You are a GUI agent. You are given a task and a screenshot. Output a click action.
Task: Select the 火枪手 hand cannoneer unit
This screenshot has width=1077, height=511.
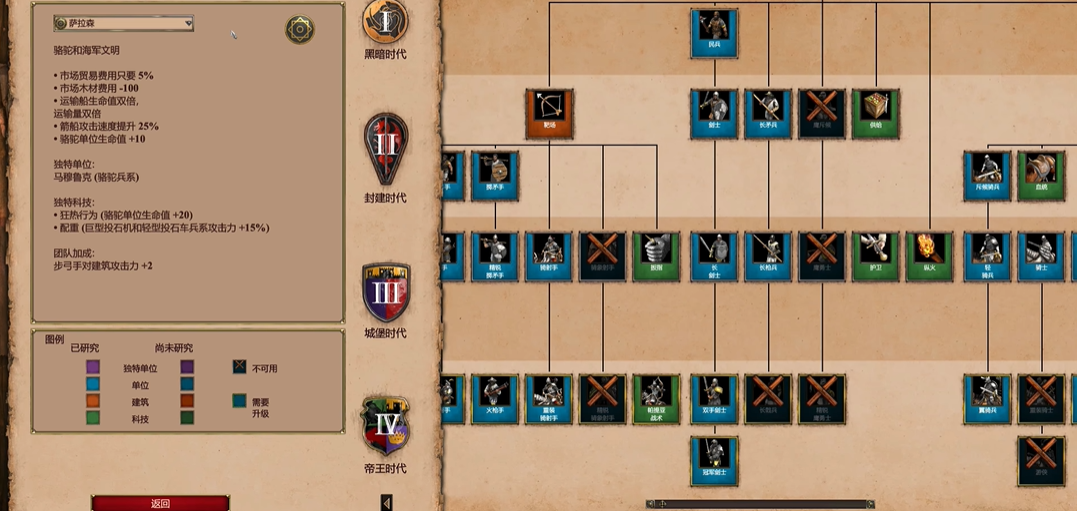click(495, 399)
